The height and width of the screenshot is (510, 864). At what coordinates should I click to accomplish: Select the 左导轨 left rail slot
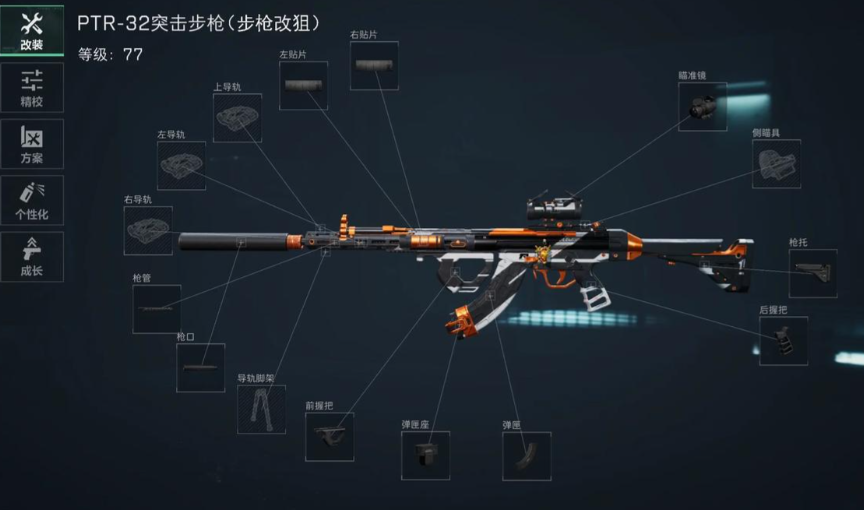(x=181, y=166)
